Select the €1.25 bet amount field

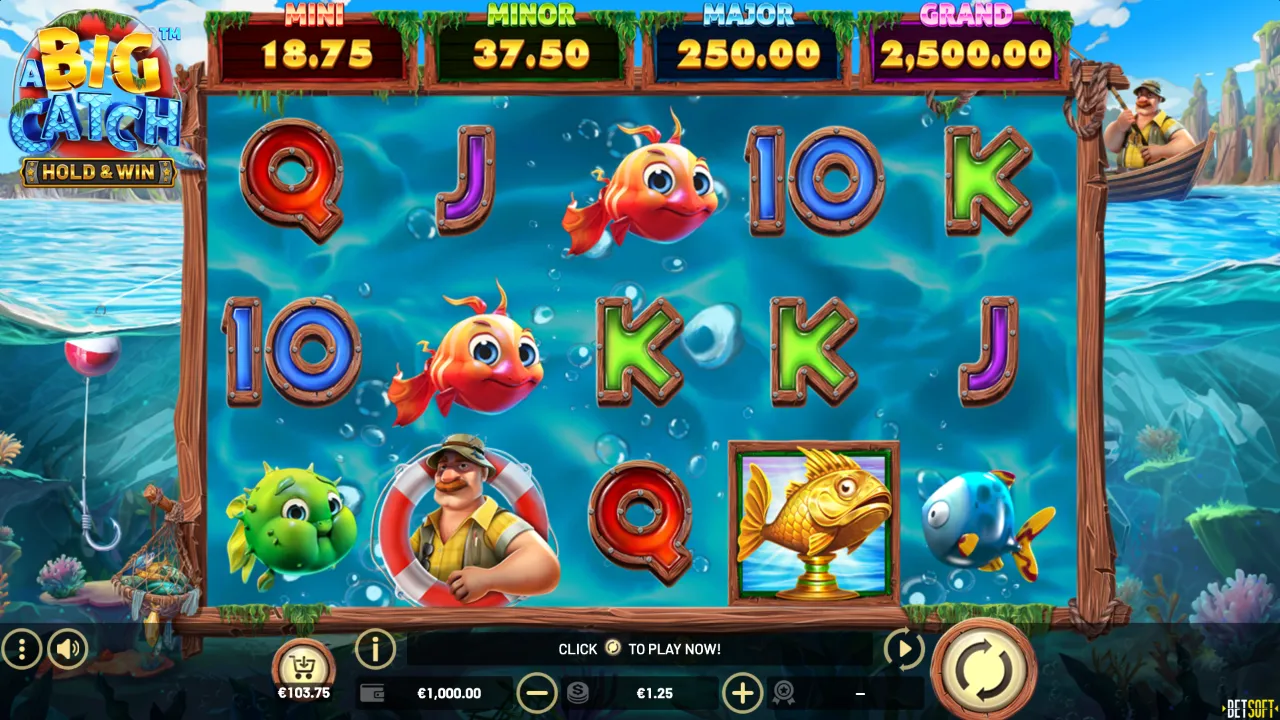point(655,692)
